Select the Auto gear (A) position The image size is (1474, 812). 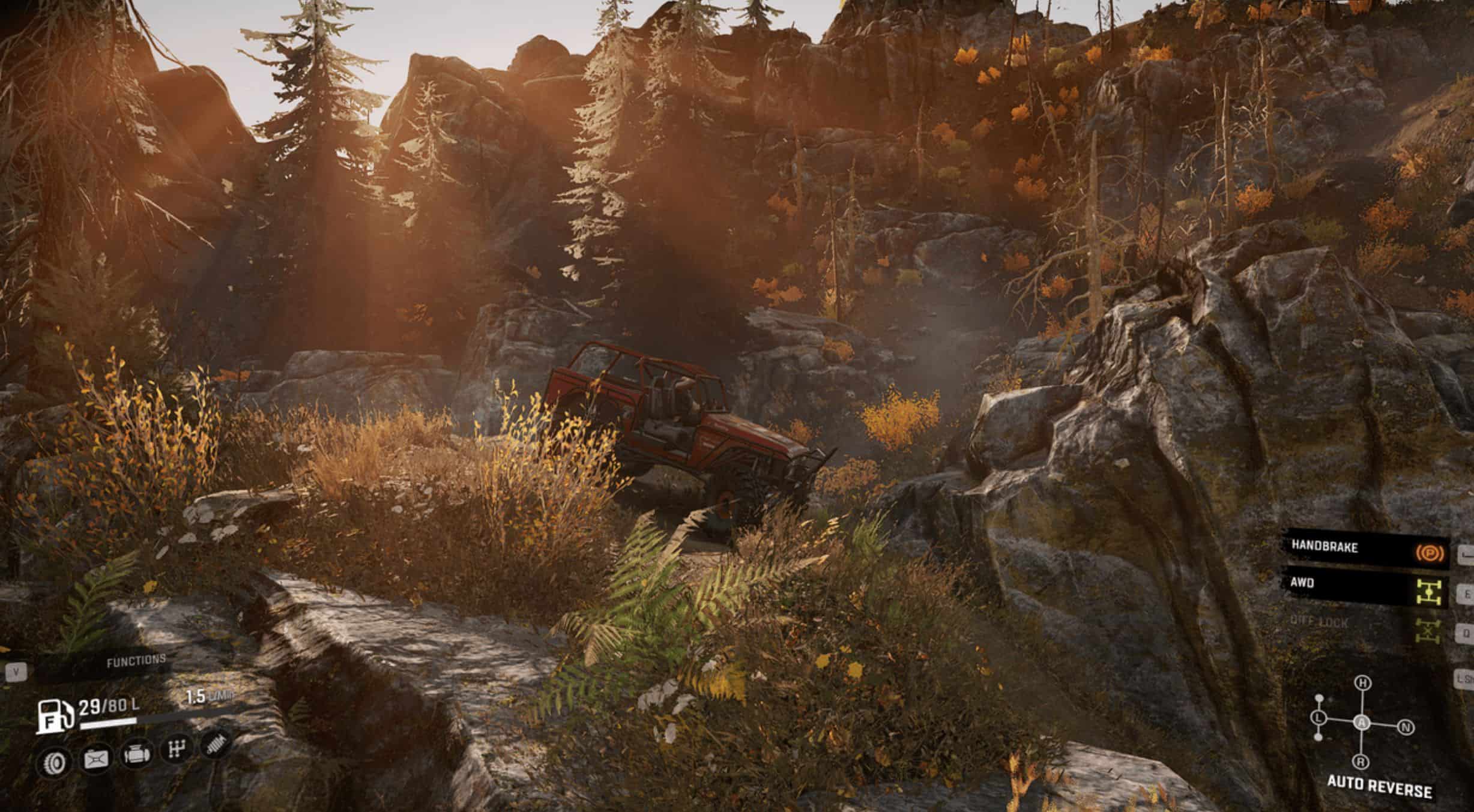pos(1362,723)
